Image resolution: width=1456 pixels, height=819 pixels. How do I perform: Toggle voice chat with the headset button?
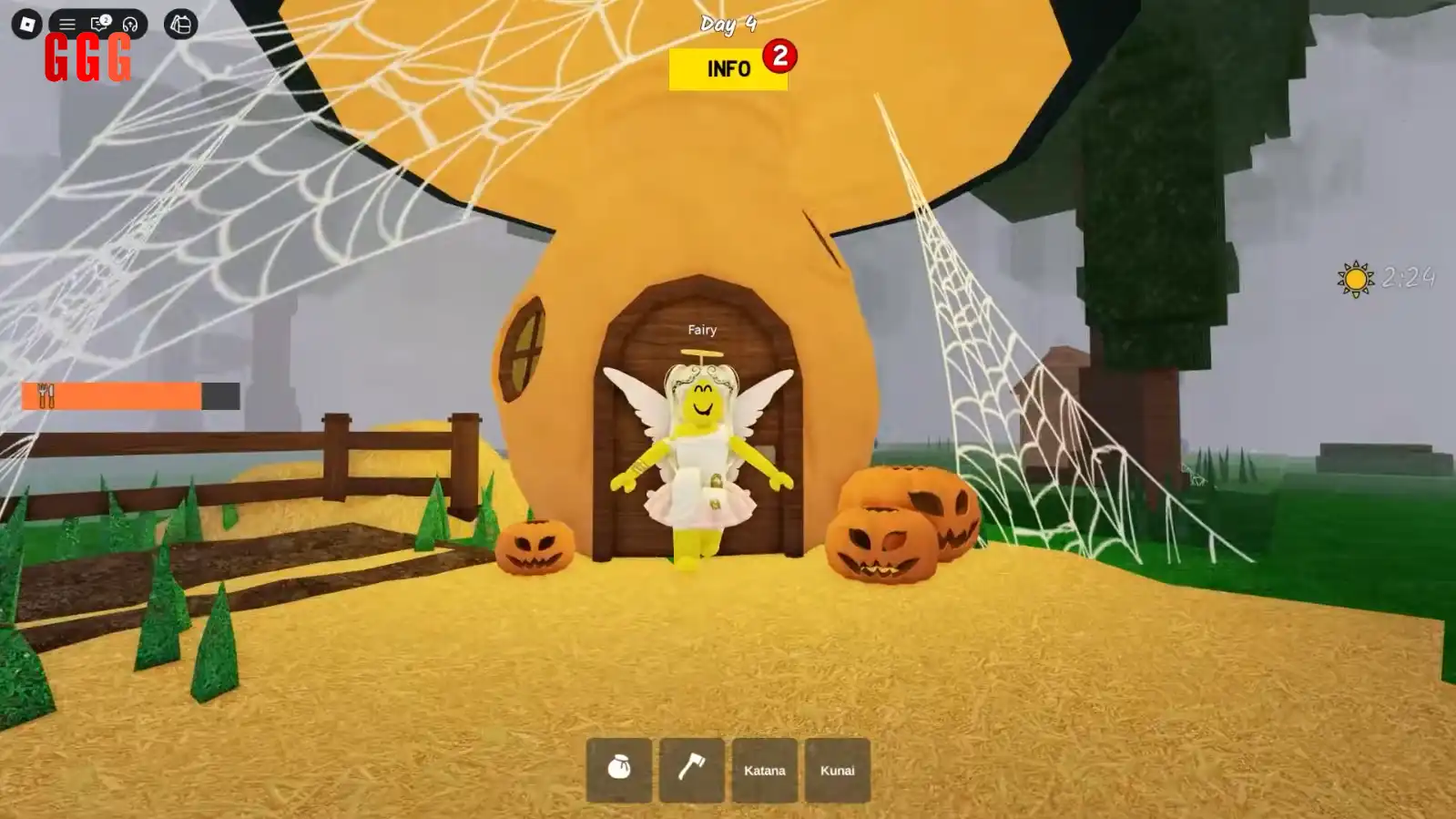point(129,24)
